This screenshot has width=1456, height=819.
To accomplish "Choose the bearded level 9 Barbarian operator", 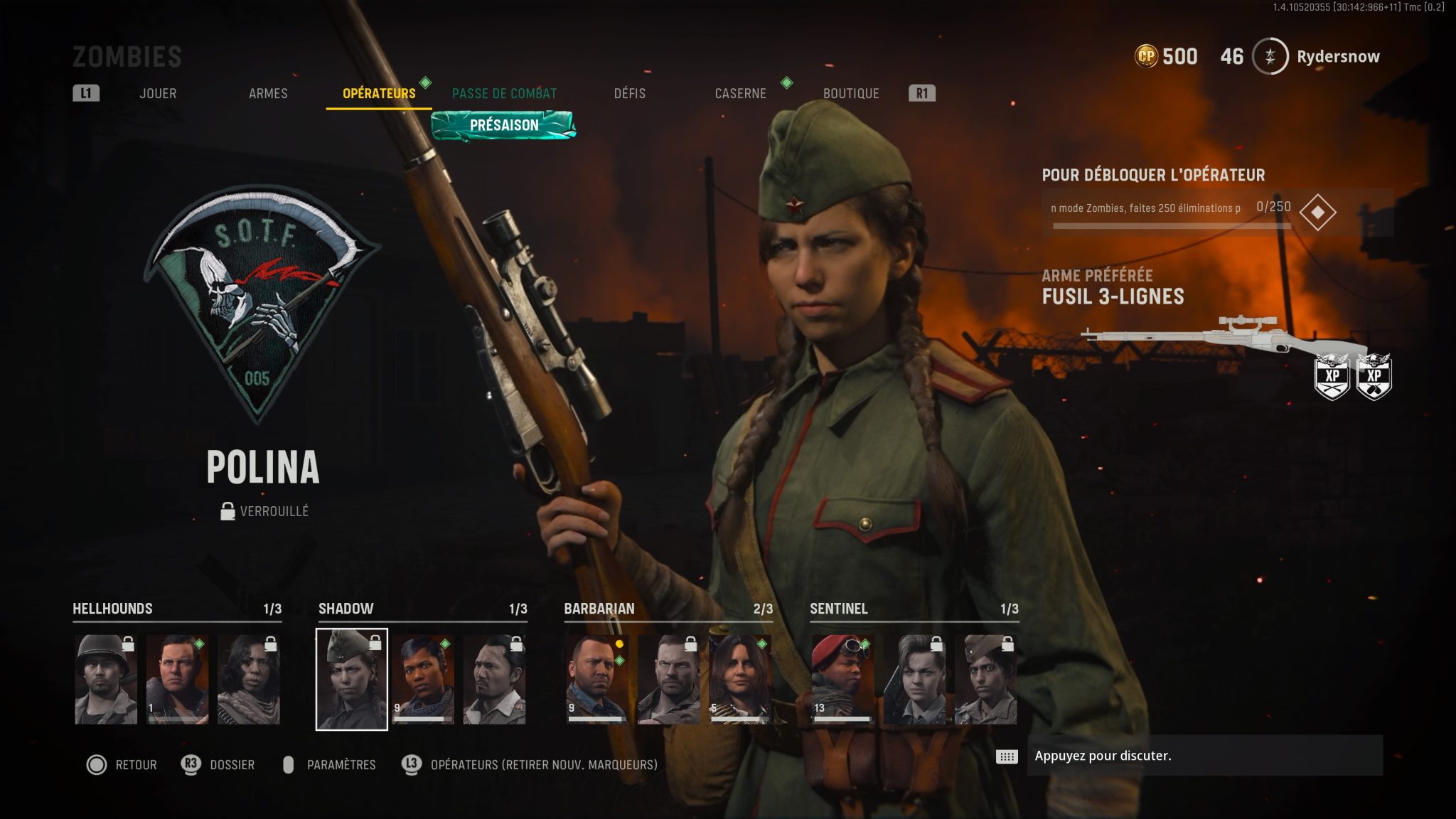I will pyautogui.click(x=596, y=680).
